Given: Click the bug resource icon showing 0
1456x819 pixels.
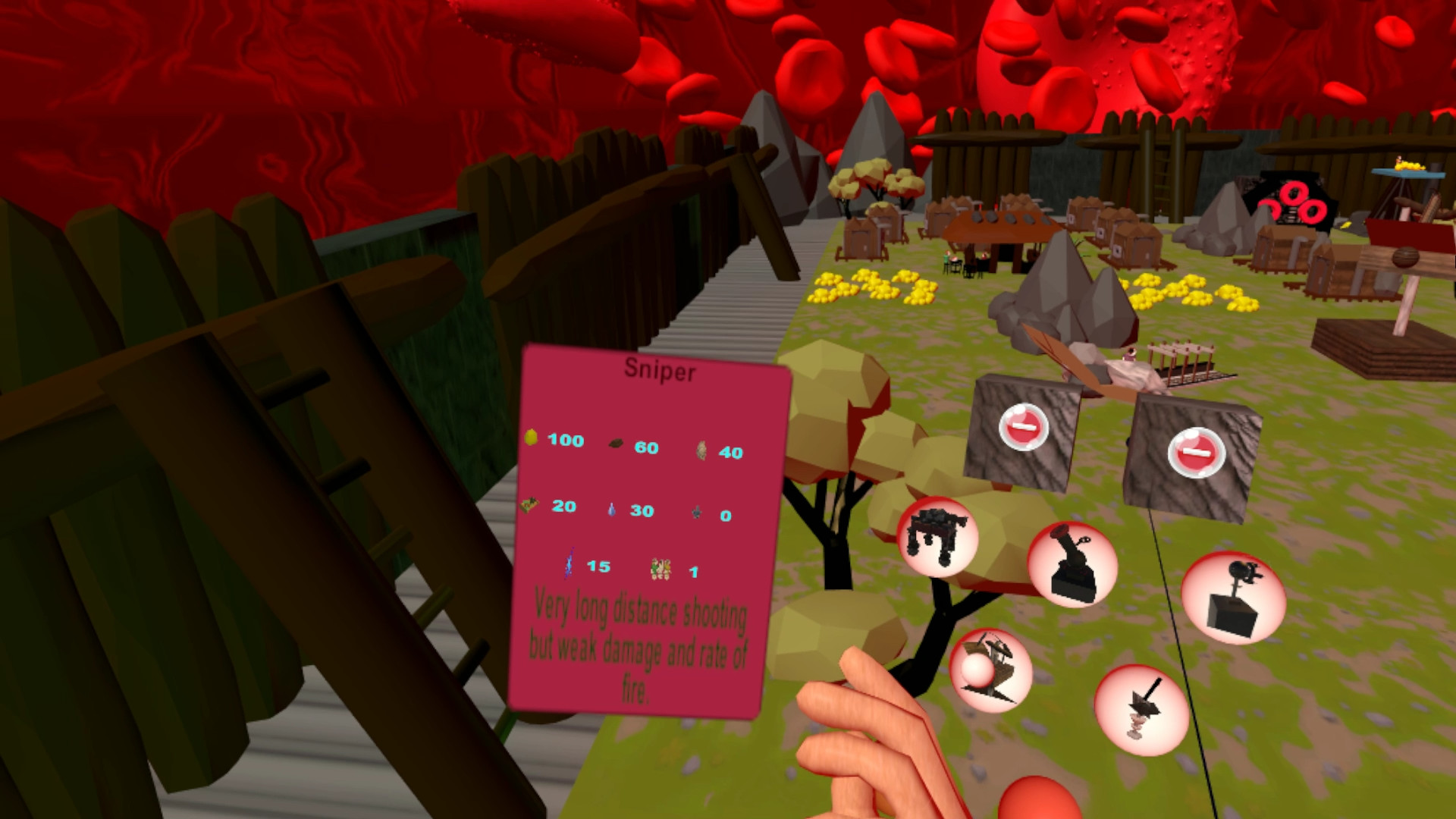Looking at the screenshot, I should click(x=698, y=513).
